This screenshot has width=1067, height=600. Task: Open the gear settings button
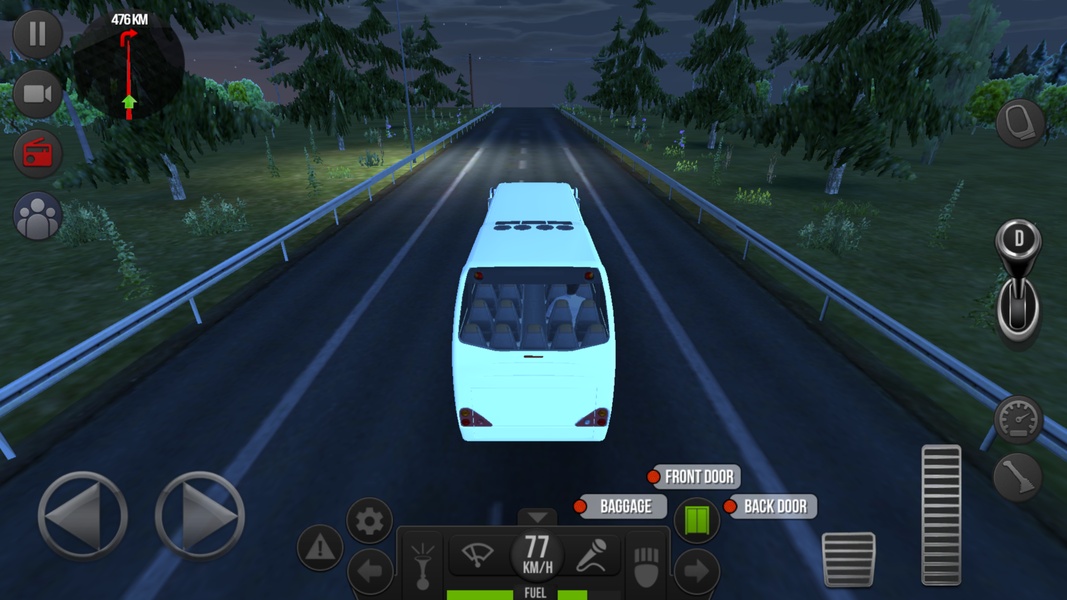(369, 521)
